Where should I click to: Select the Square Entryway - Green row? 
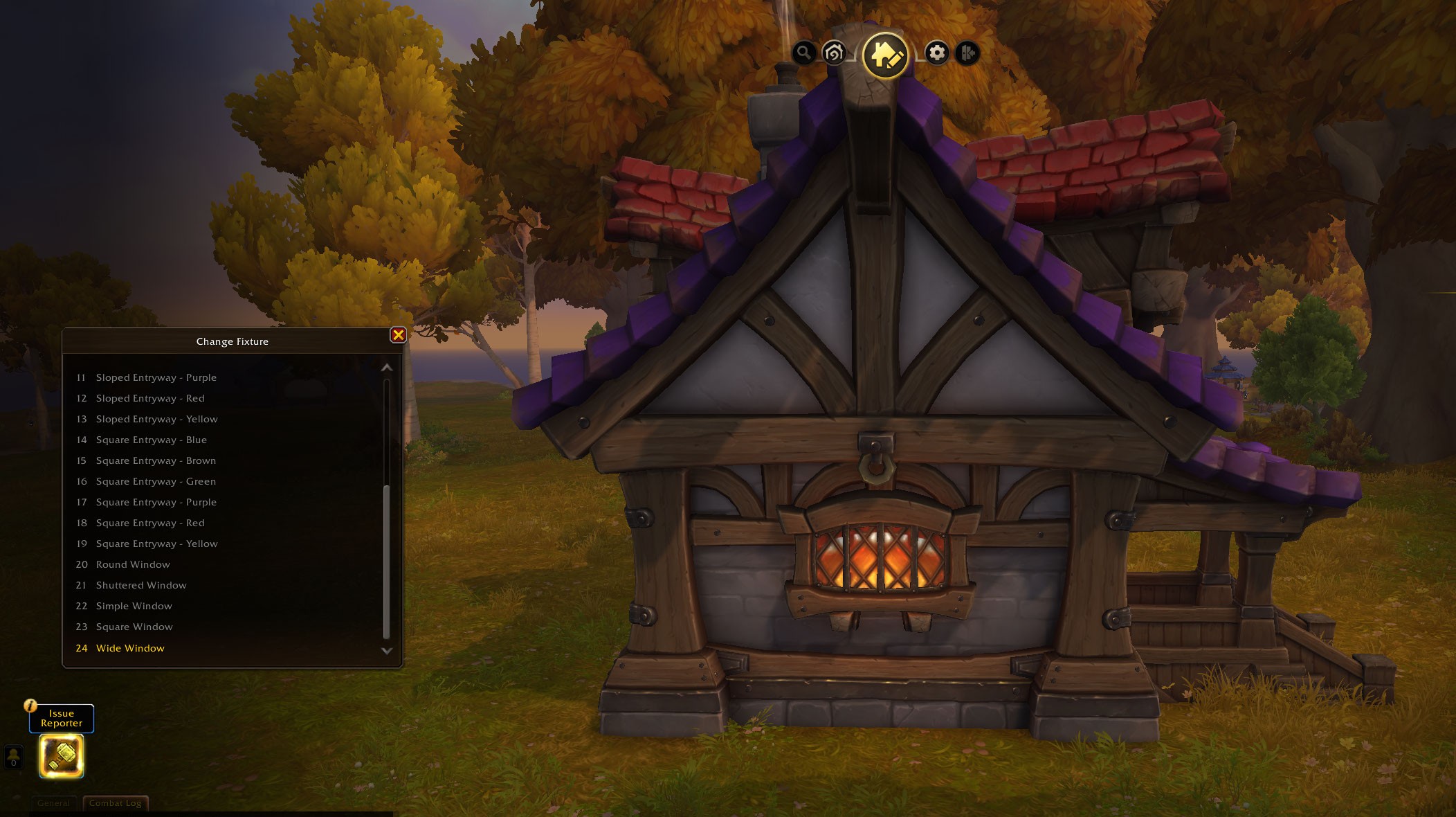click(156, 481)
